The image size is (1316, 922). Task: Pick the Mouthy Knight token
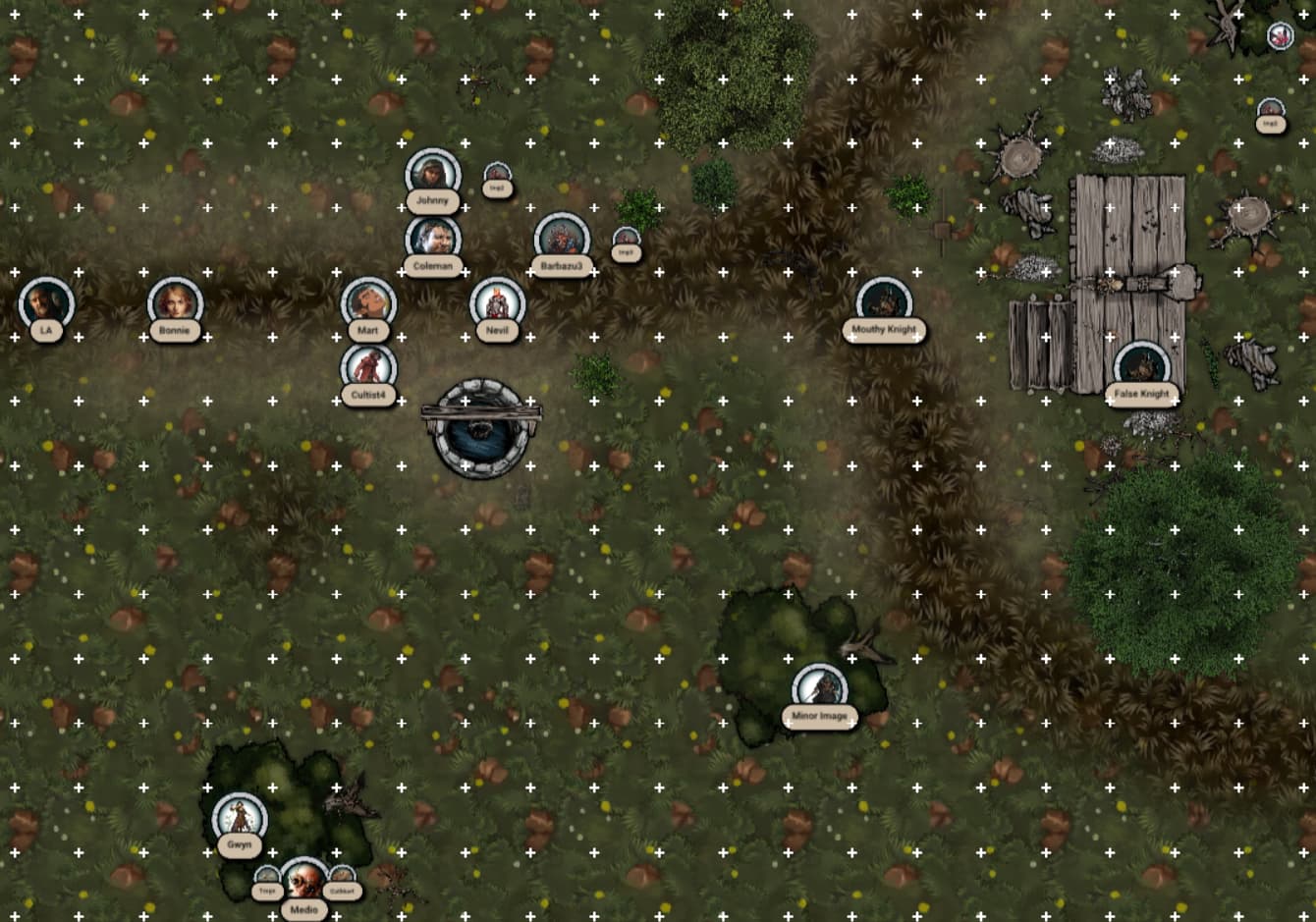884,302
